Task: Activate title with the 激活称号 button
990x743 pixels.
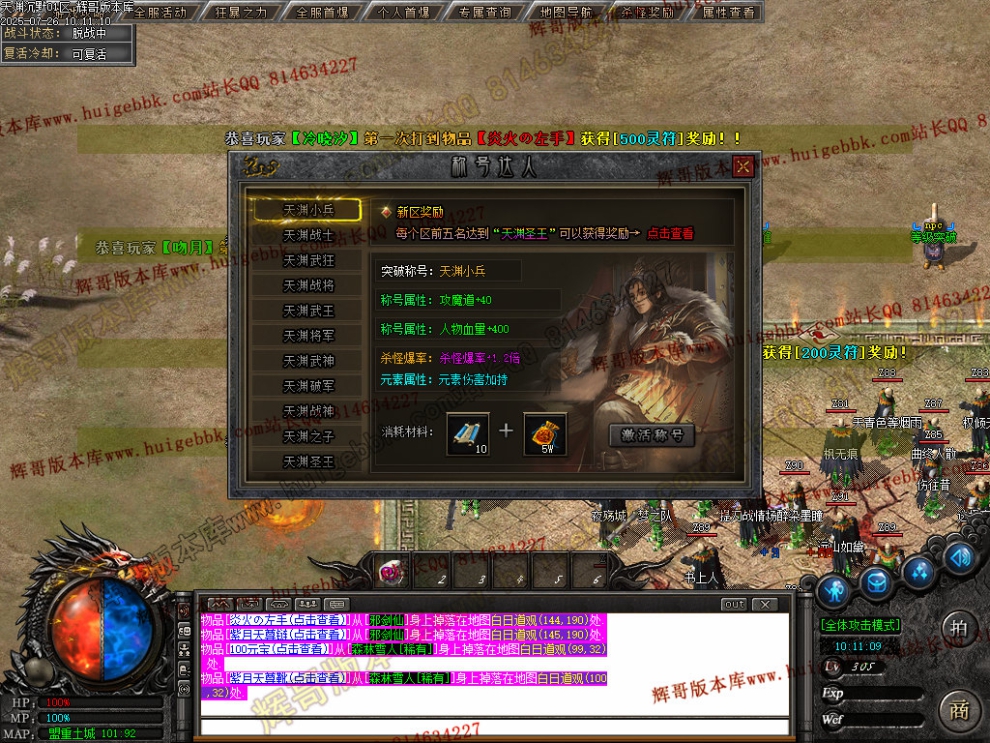Action: point(652,435)
